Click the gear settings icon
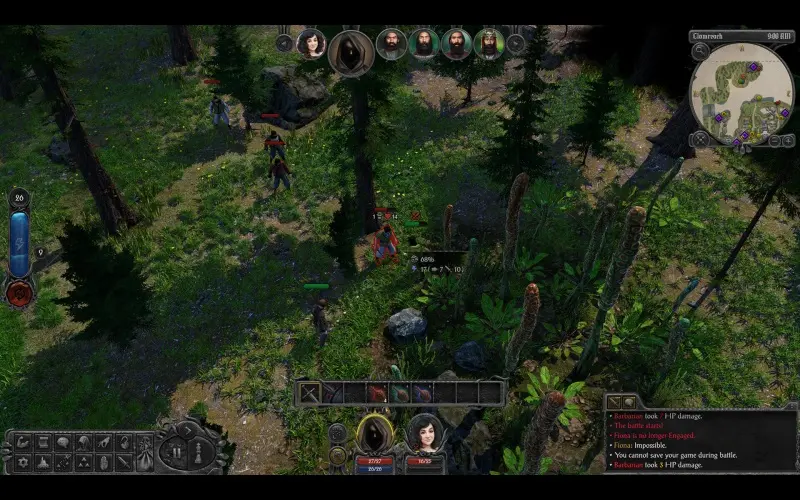The height and width of the screenshot is (500, 800). coord(23,463)
